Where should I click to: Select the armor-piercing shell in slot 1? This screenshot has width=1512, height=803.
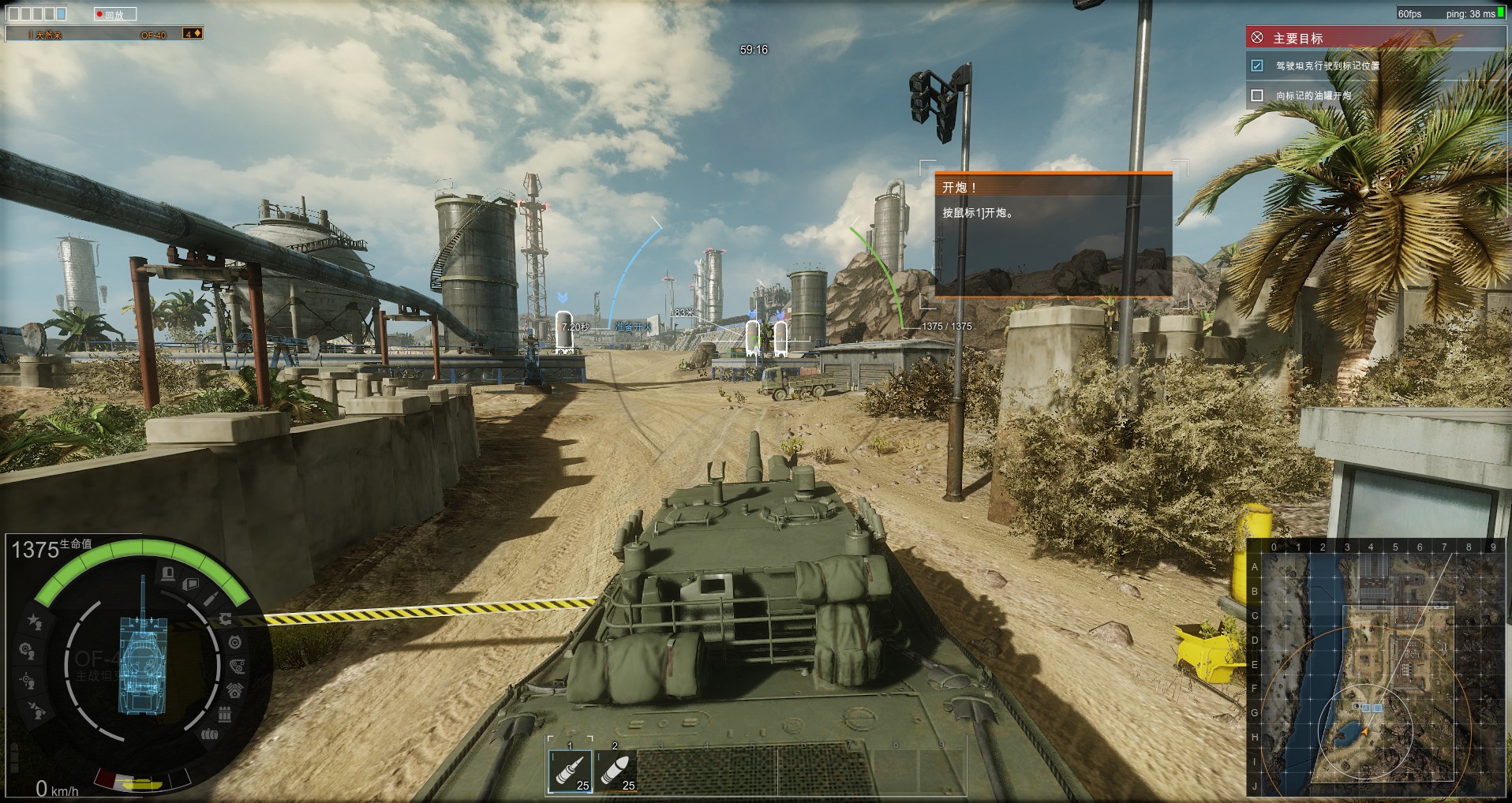pos(570,771)
